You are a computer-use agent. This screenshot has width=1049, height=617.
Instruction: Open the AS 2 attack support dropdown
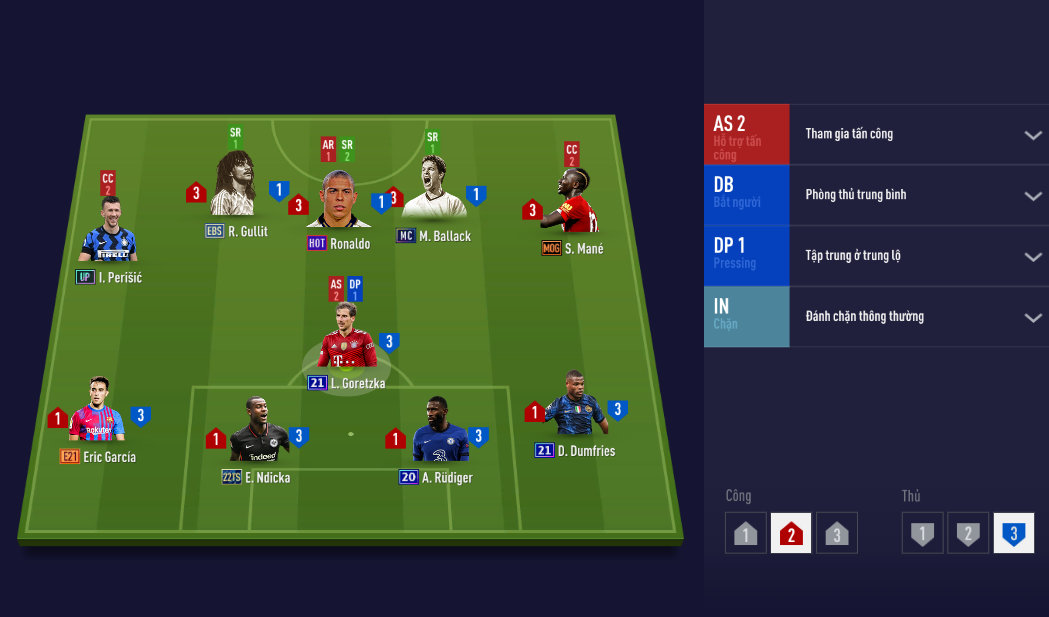point(1033,135)
